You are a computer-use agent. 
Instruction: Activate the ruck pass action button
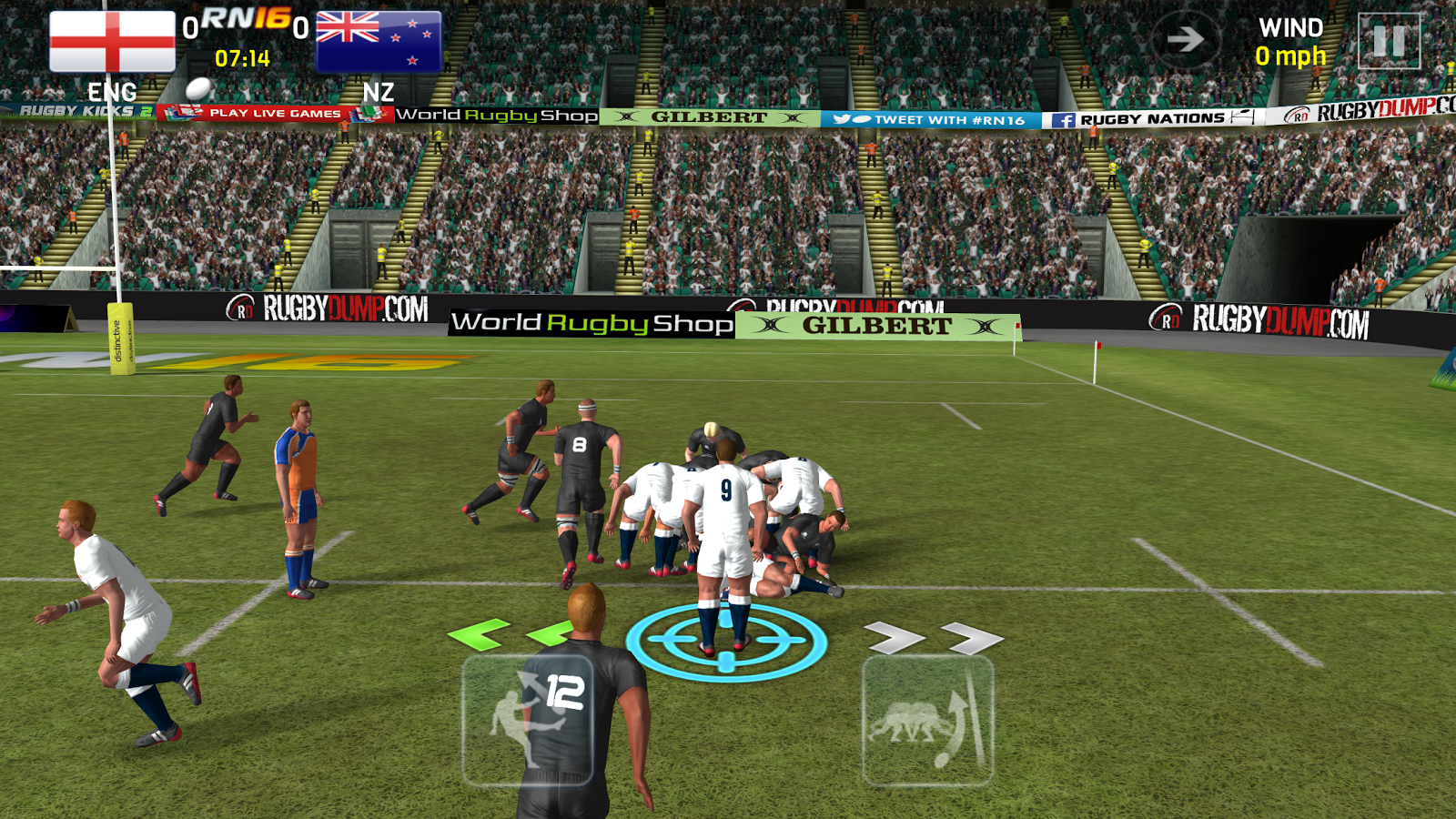pos(927,720)
